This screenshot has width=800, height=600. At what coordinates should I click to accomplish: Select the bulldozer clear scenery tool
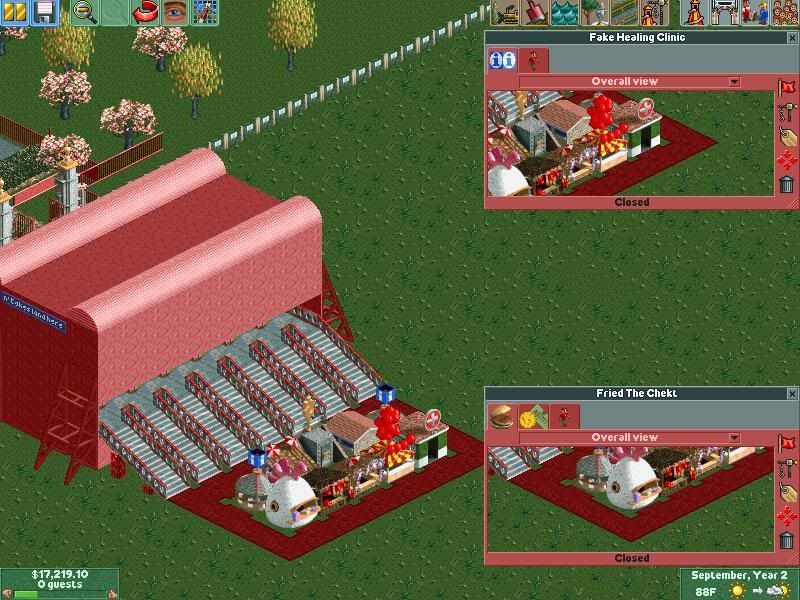coord(506,13)
